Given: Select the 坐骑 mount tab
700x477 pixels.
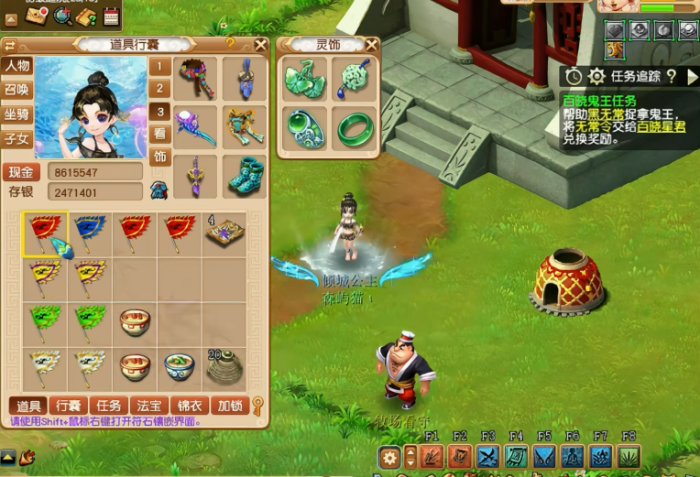Looking at the screenshot, I should pos(17,114).
